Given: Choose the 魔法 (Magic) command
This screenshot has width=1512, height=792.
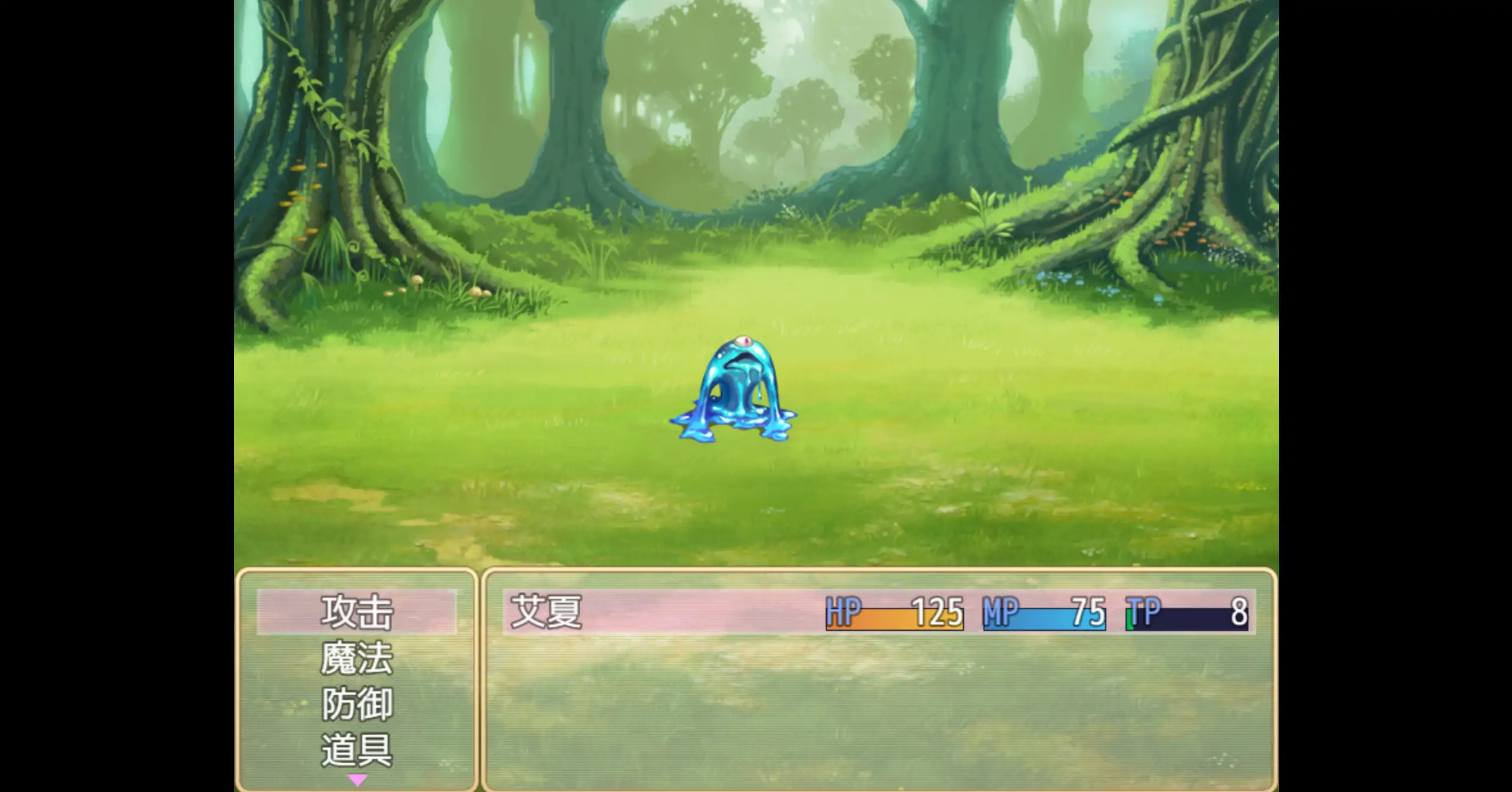Looking at the screenshot, I should [356, 657].
